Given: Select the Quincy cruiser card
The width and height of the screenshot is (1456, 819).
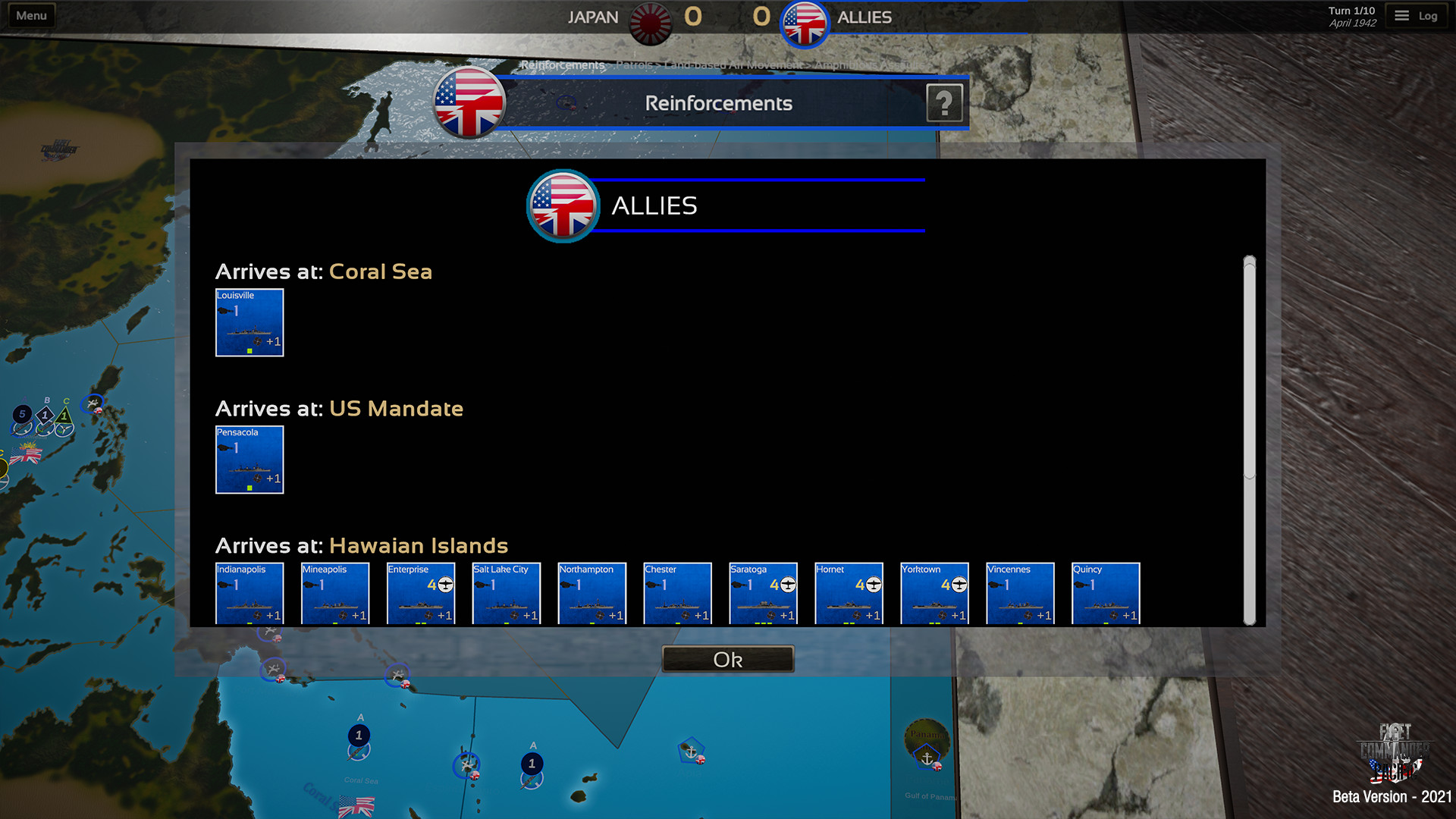Looking at the screenshot, I should pyautogui.click(x=1106, y=594).
